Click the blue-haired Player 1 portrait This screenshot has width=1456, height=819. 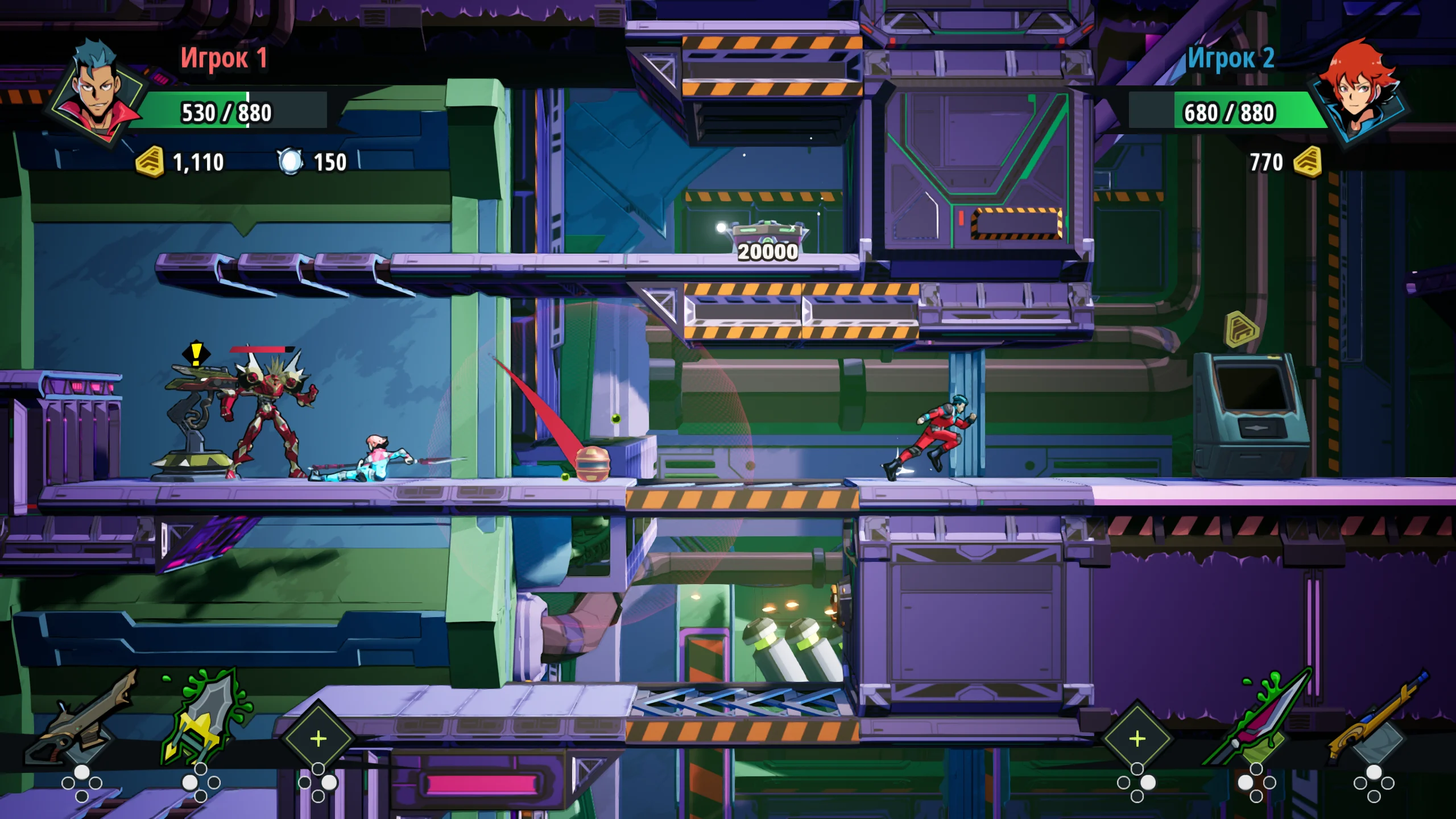click(x=97, y=92)
